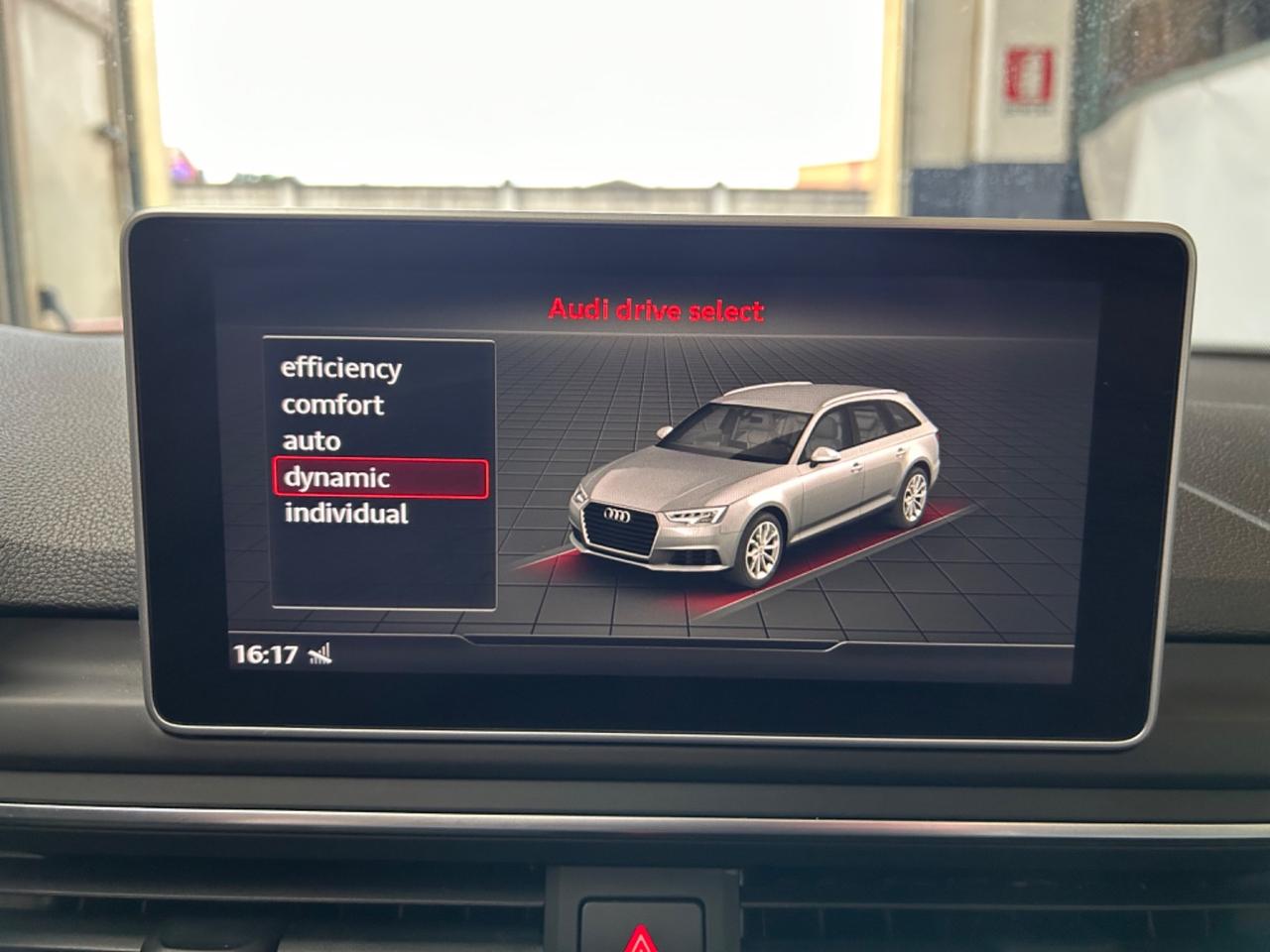1270x952 pixels.
Task: Click the efficiency menu entry
Action: [340, 369]
